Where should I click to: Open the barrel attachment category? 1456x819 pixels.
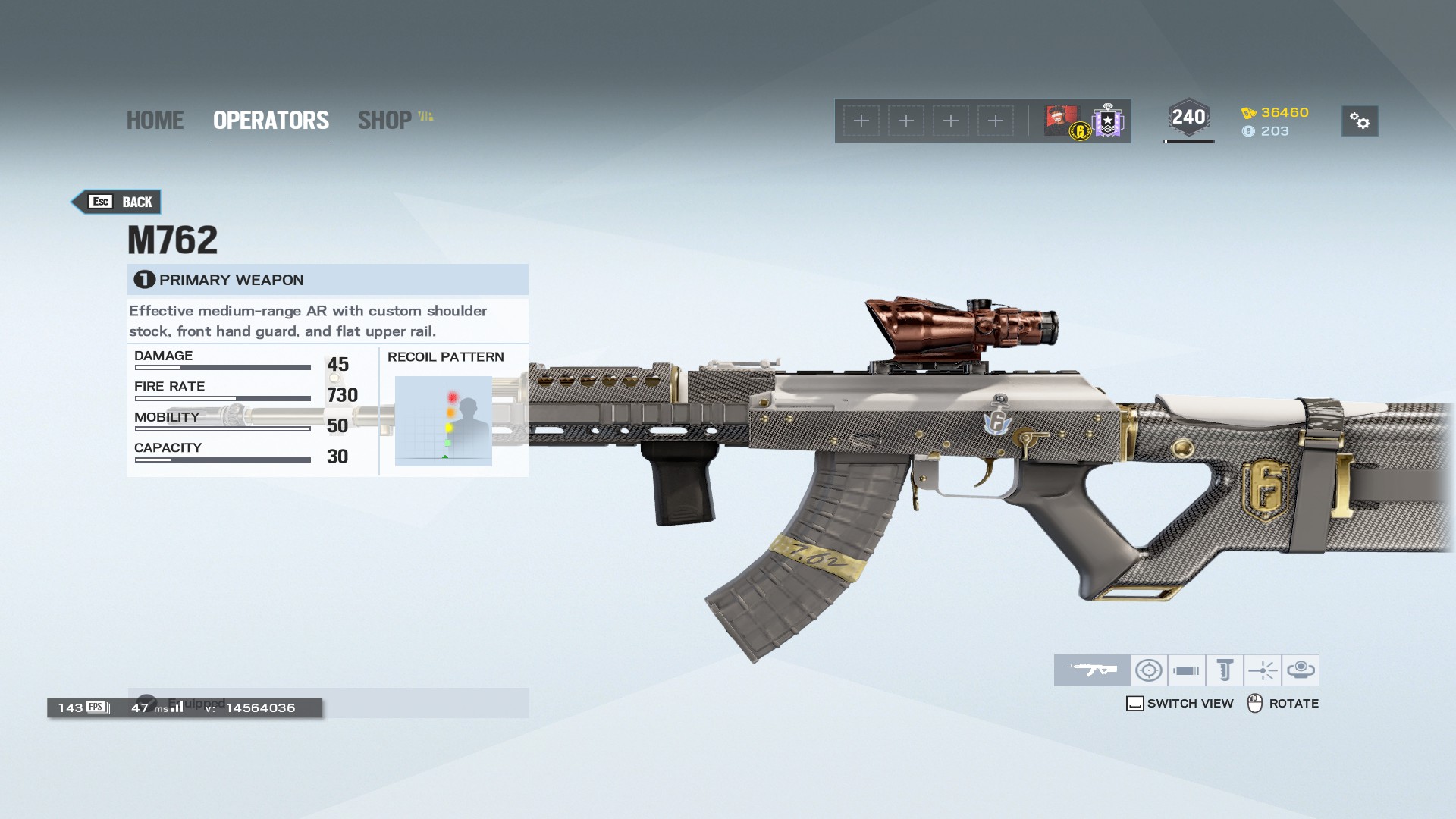click(x=1187, y=670)
